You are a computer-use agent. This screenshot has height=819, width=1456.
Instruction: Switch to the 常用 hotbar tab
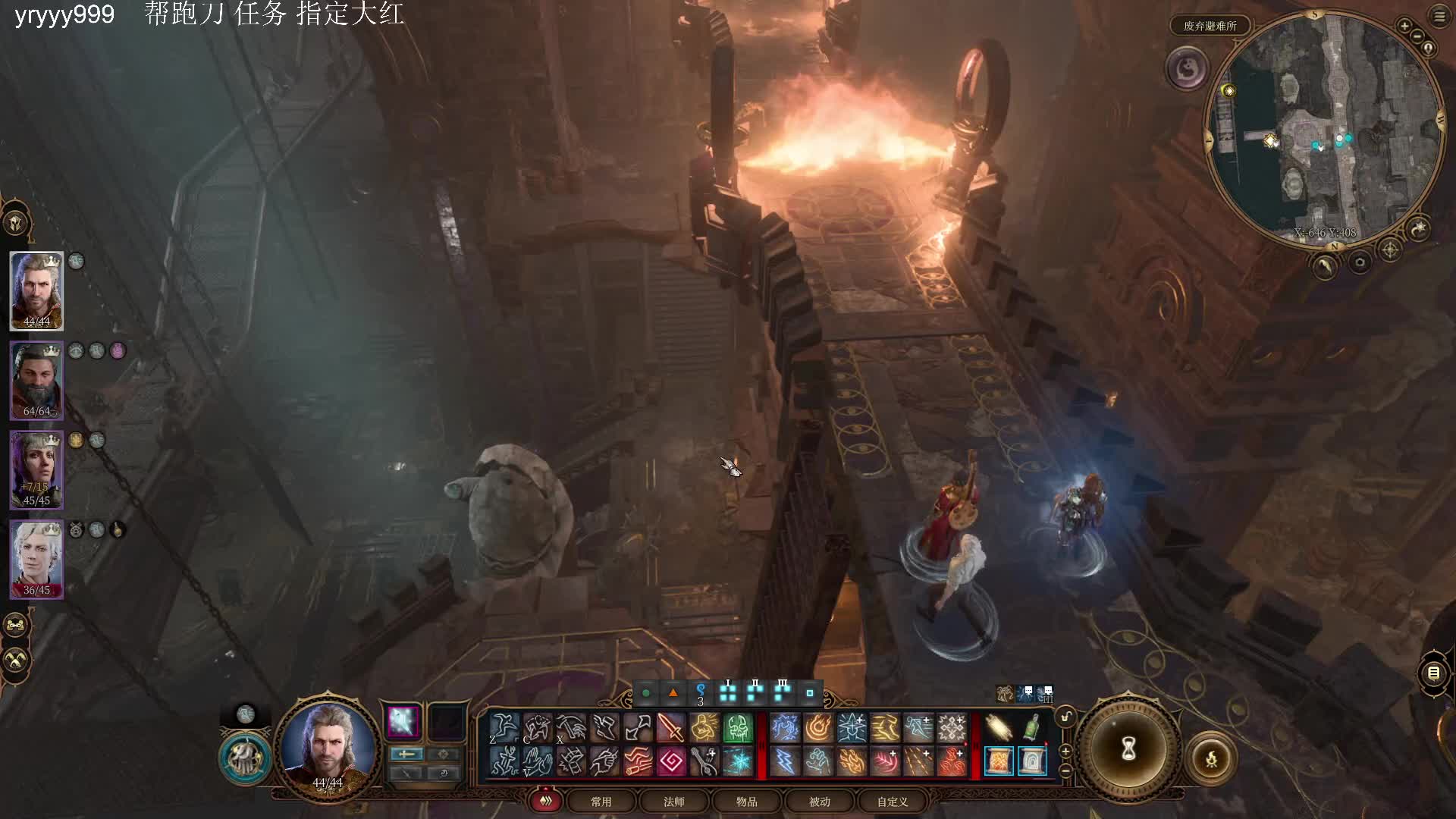point(601,802)
